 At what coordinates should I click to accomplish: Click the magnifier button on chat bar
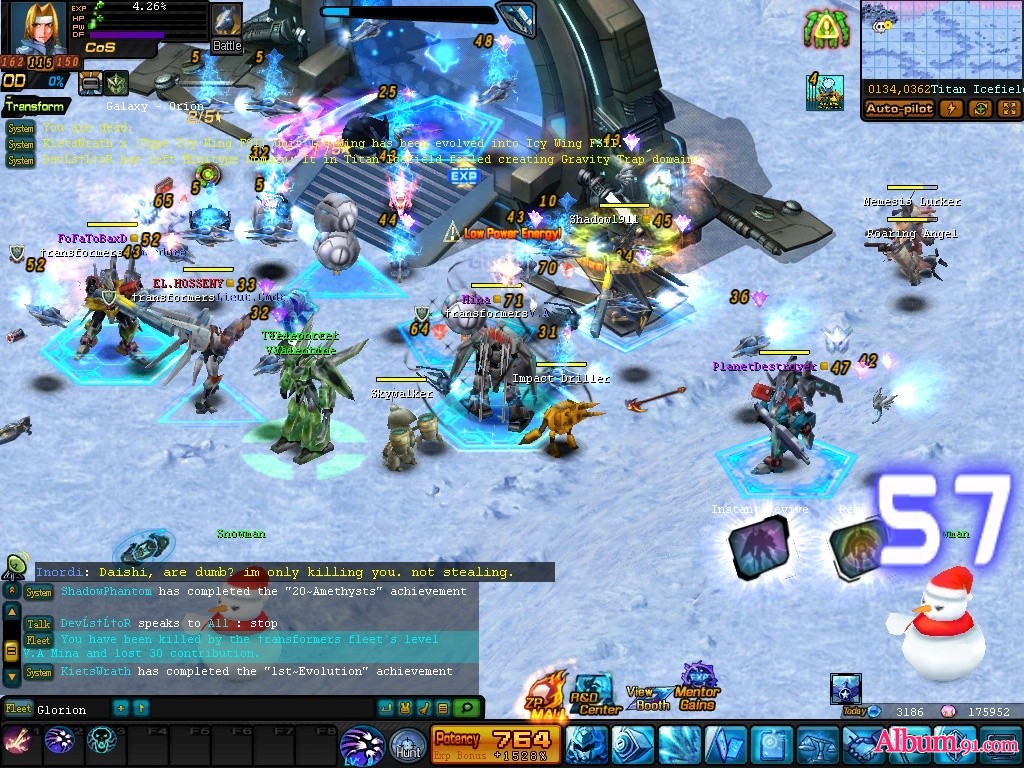tap(466, 708)
